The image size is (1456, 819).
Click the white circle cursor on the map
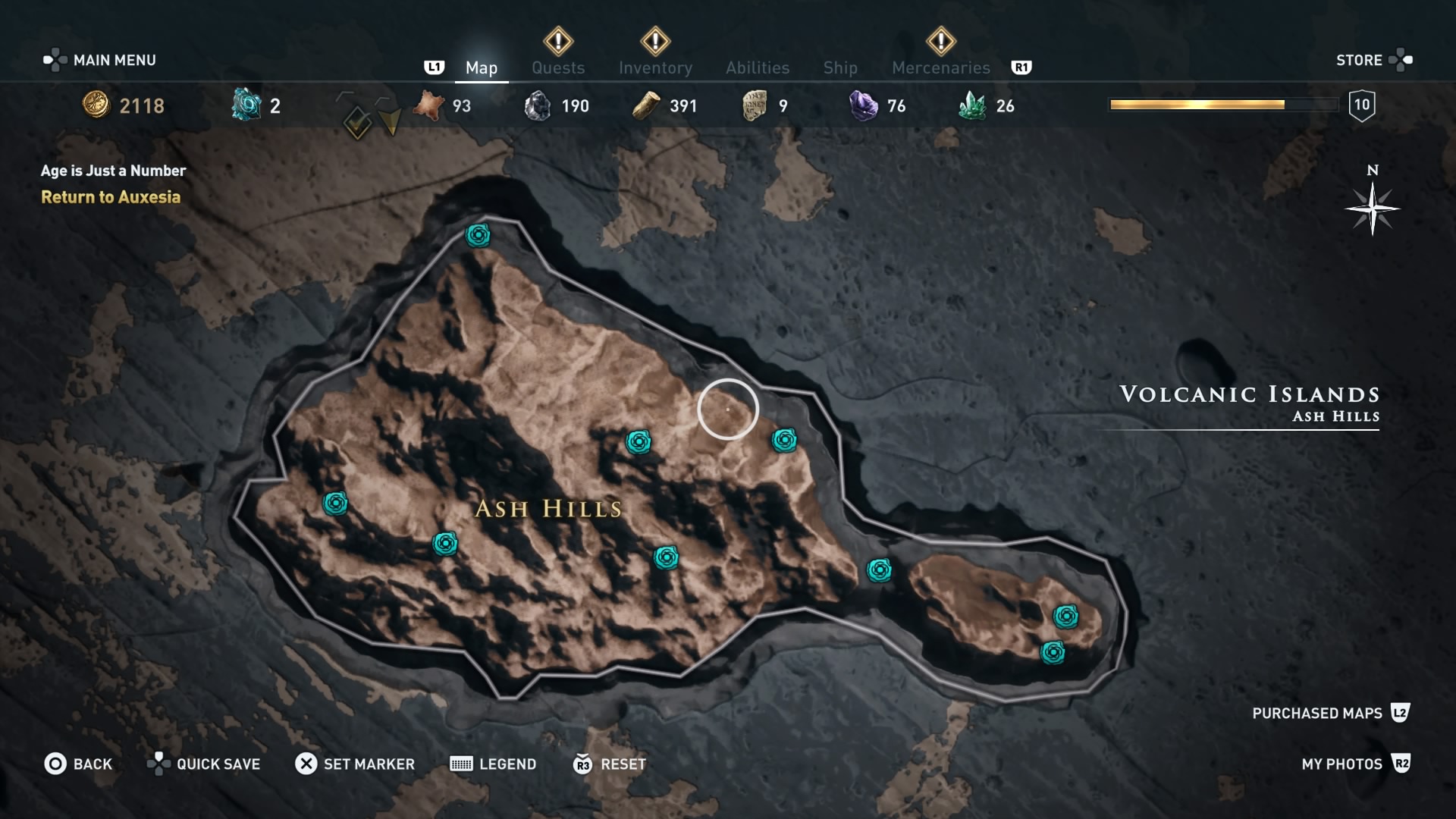point(728,408)
